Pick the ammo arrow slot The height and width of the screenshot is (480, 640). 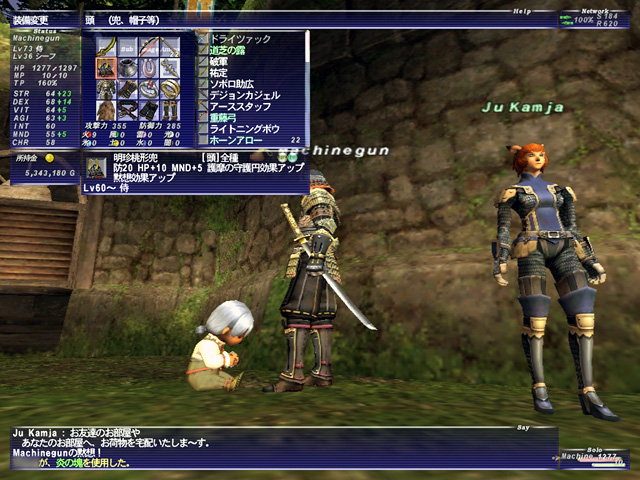tap(170, 47)
